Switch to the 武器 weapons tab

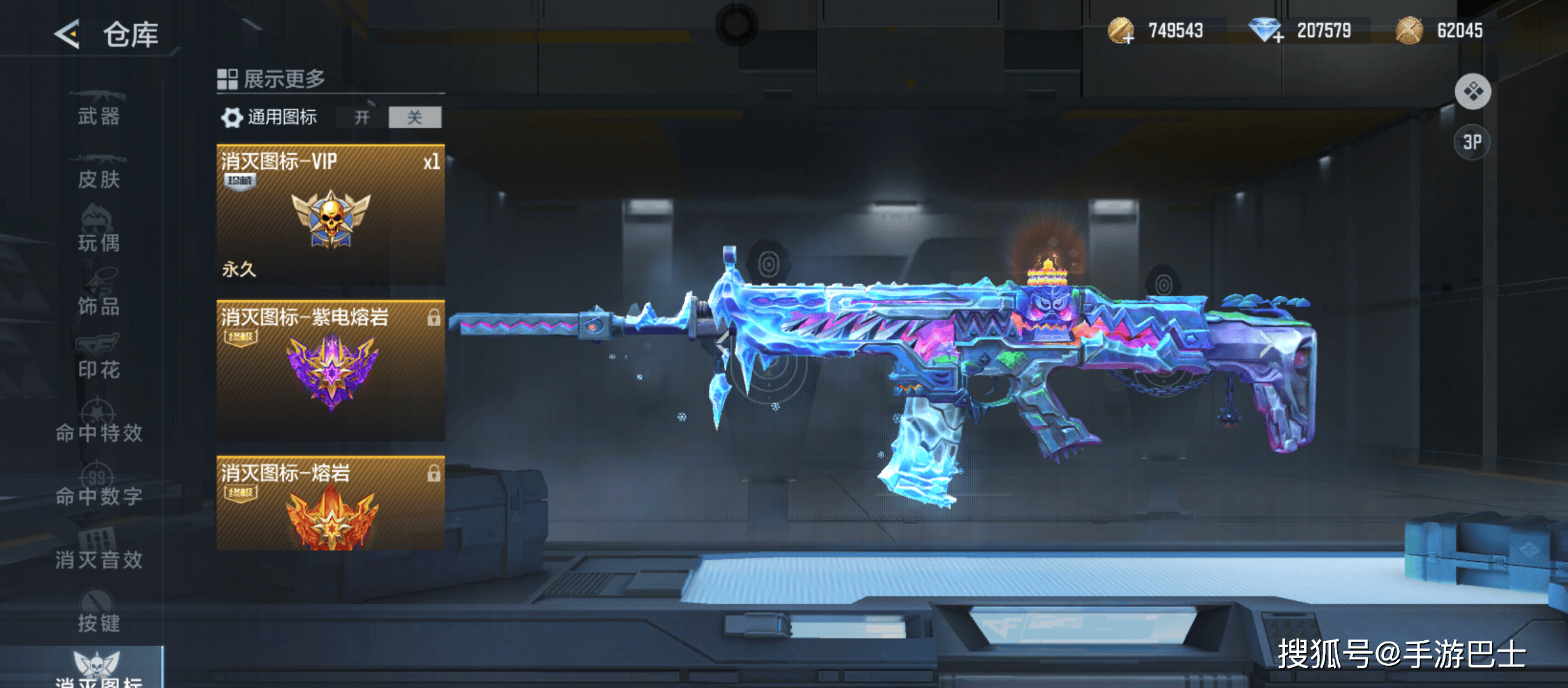99,110
